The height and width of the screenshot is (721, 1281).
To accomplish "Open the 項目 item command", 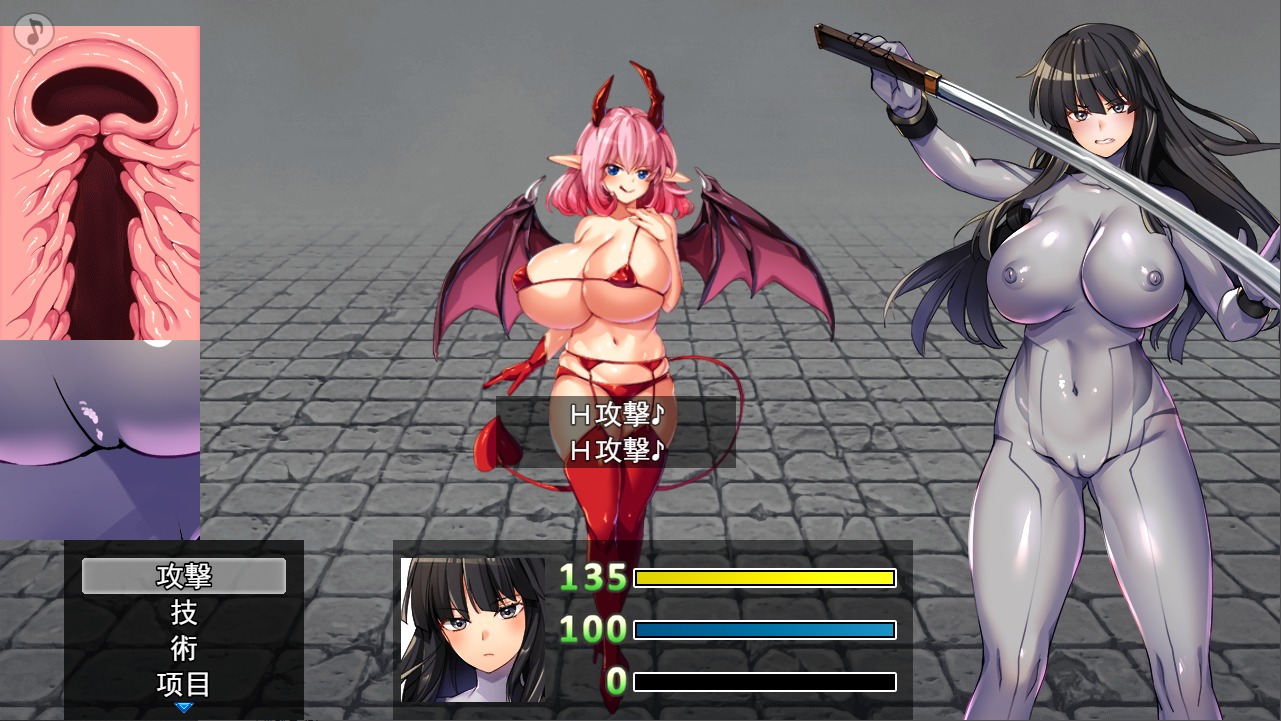I will pos(184,684).
